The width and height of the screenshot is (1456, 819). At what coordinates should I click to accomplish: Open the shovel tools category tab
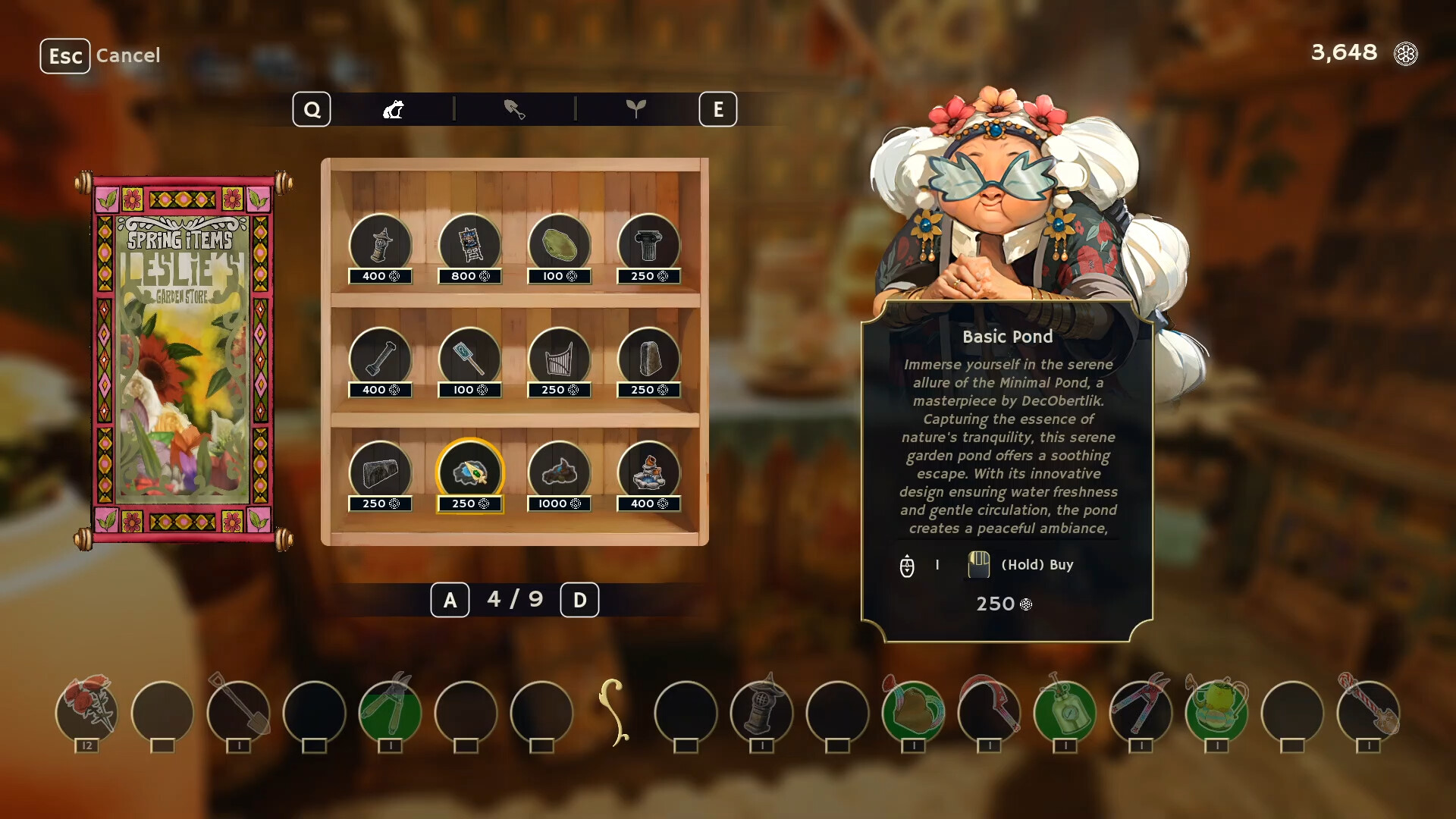(x=516, y=108)
